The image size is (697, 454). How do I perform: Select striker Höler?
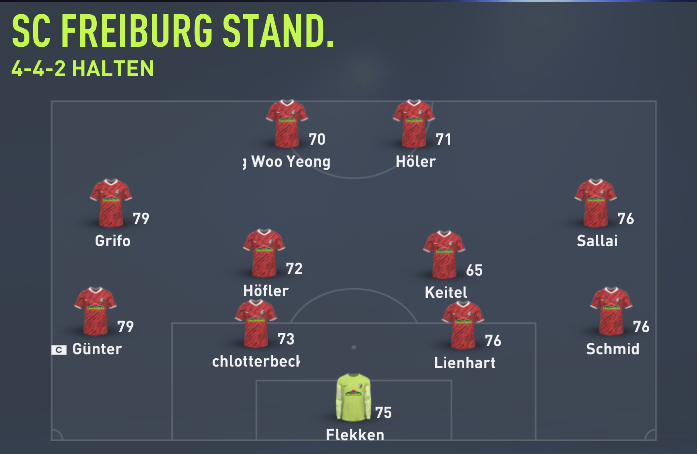(414, 125)
